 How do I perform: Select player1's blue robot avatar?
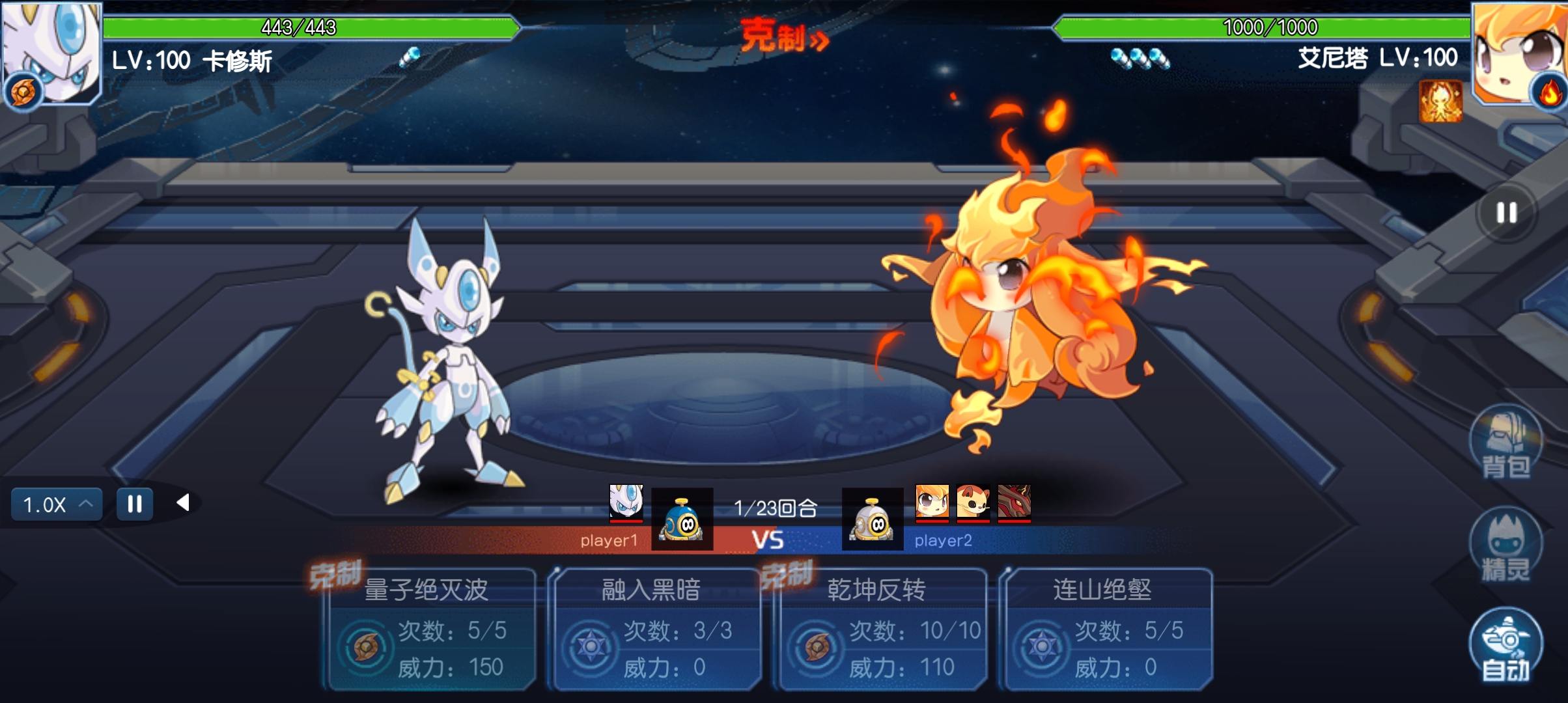click(x=682, y=519)
